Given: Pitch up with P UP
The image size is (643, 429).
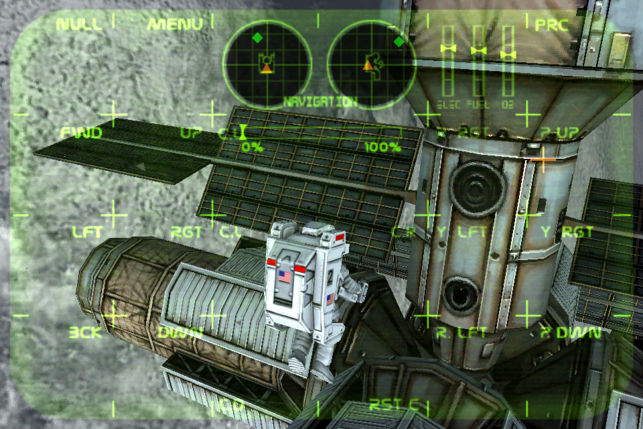Looking at the screenshot, I should click(x=560, y=132).
